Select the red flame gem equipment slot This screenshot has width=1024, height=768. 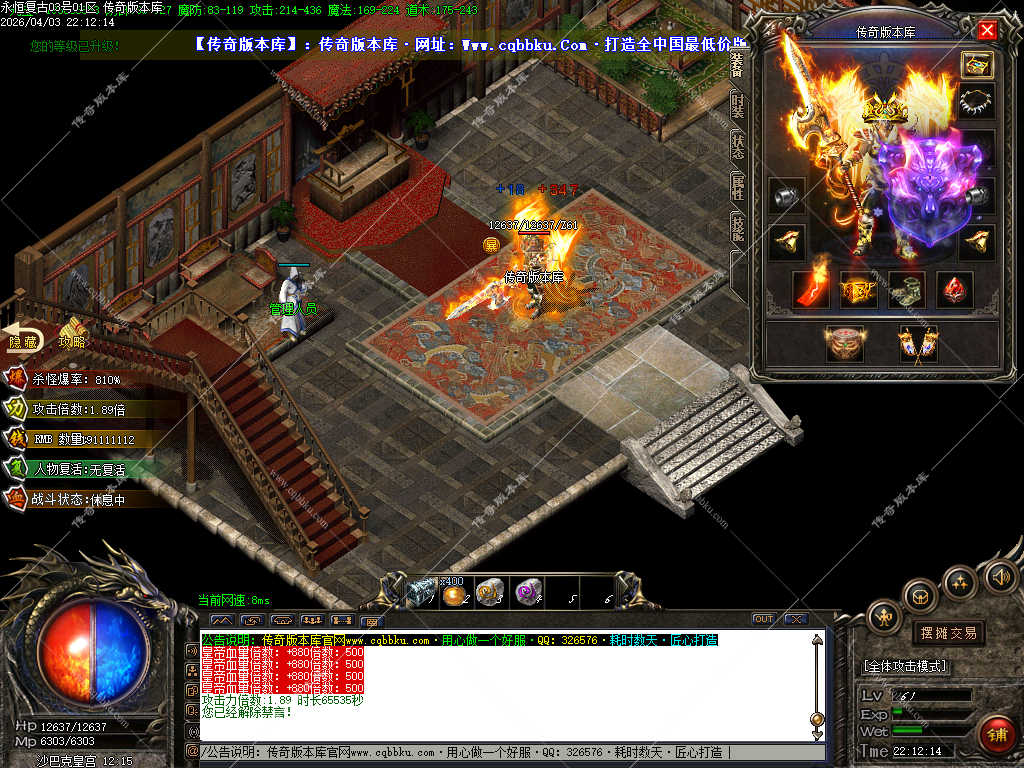pyautogui.click(x=810, y=289)
